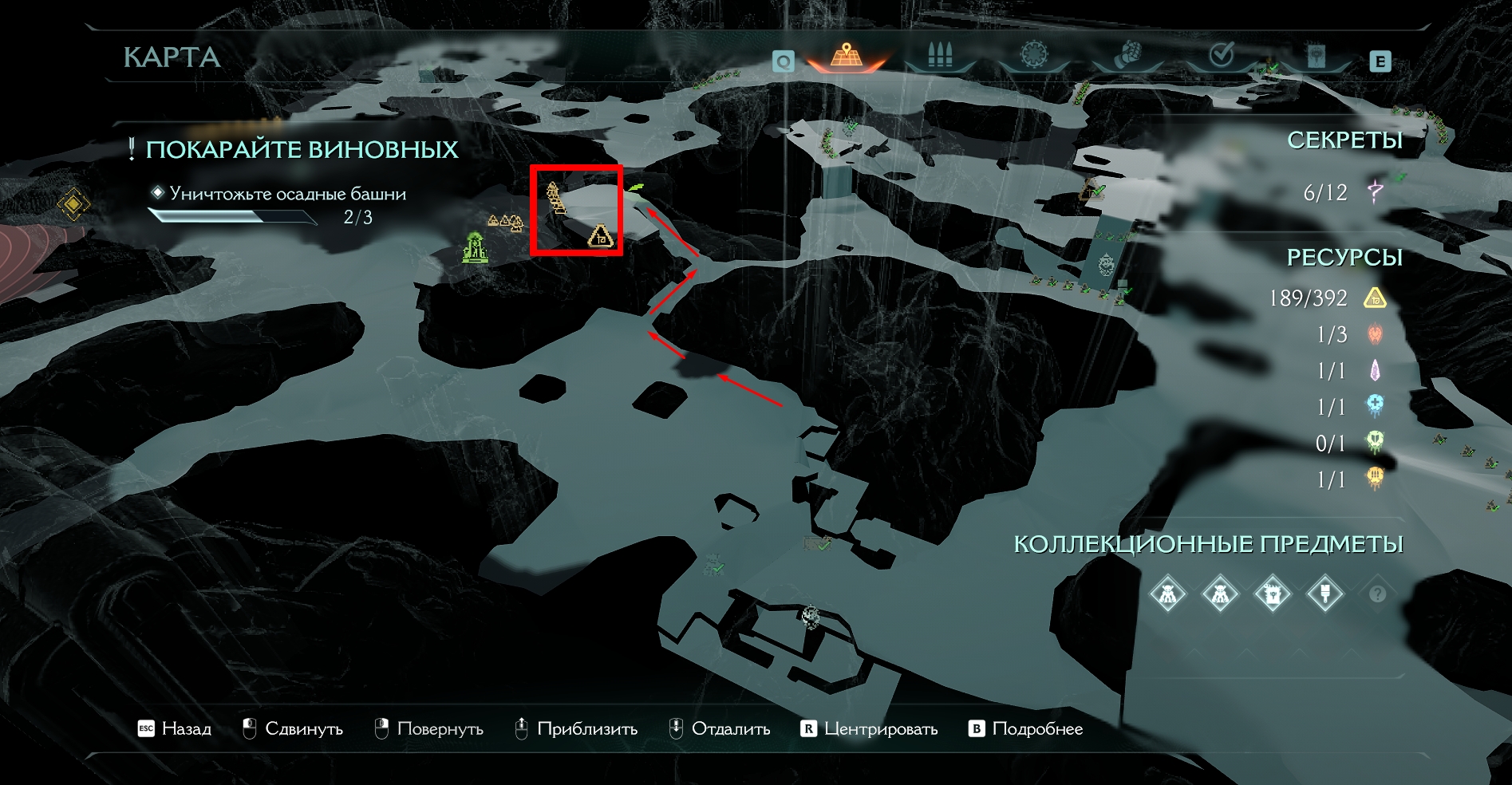Switch to the three-bullets arsenal tab
Screen dimensions: 1512x785
pos(940,56)
